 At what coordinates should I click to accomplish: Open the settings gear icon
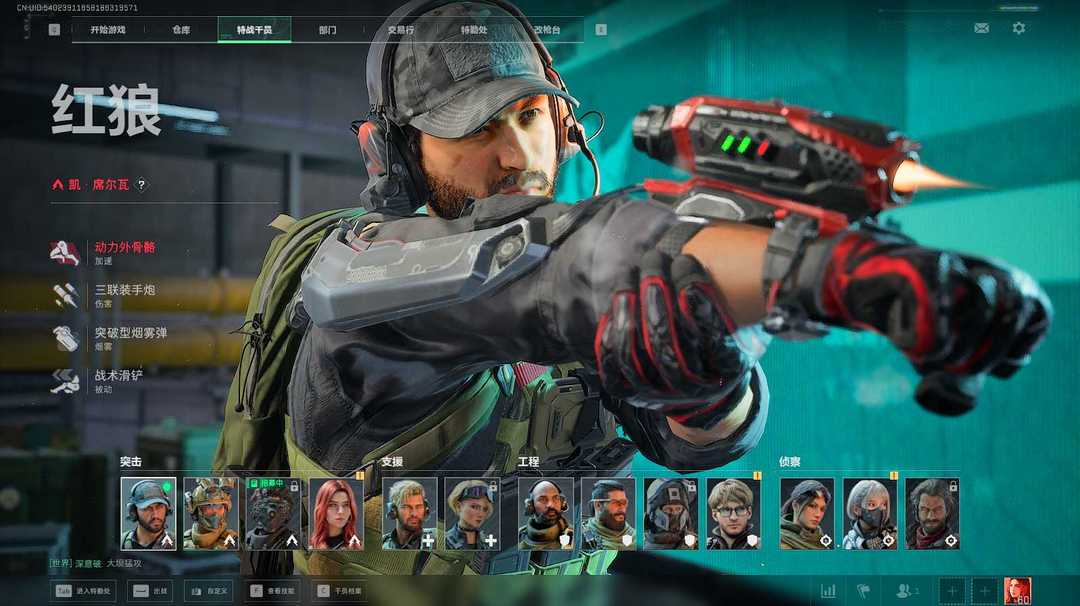tap(1019, 28)
